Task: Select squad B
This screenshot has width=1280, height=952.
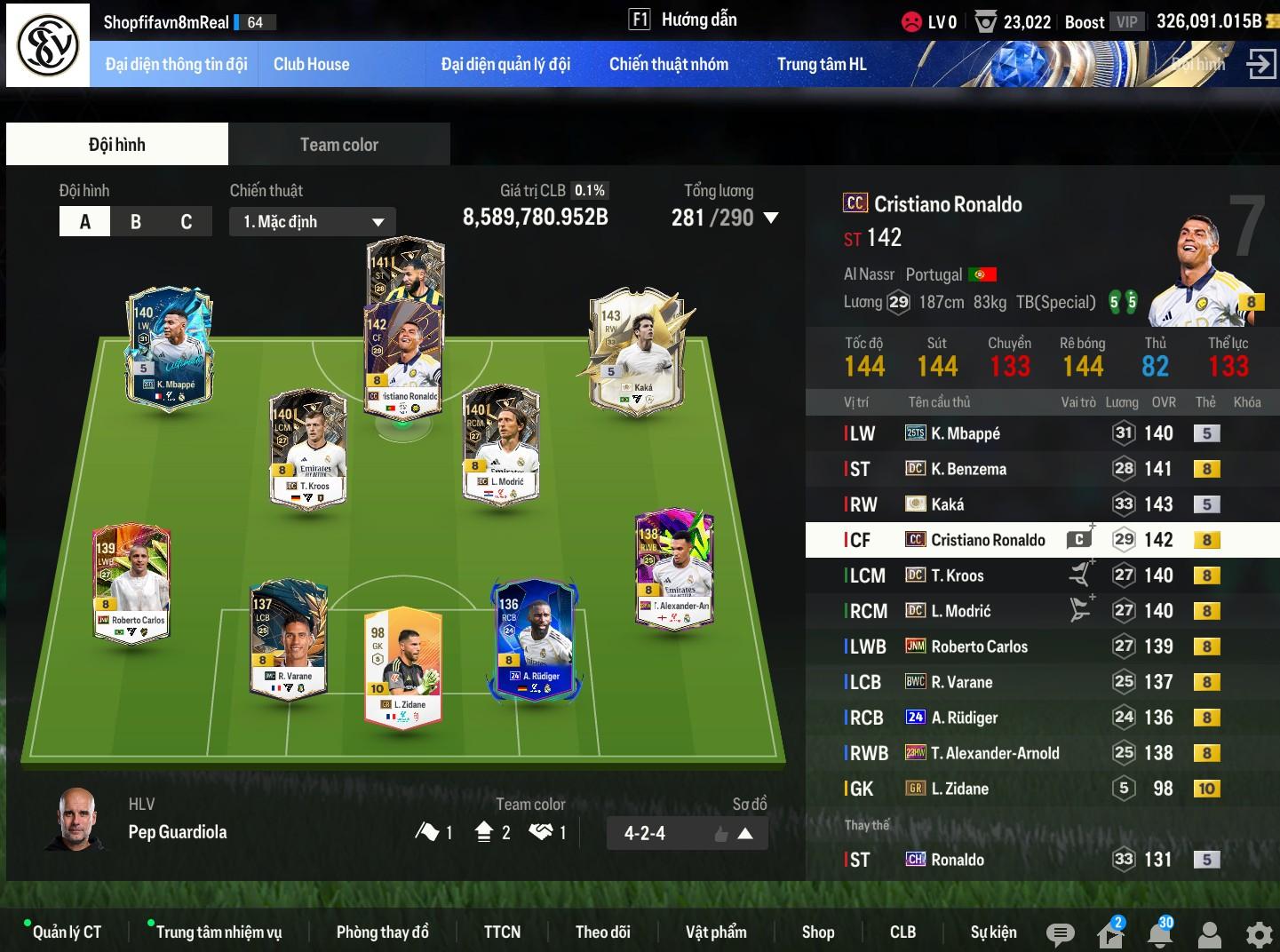Action: point(136,222)
